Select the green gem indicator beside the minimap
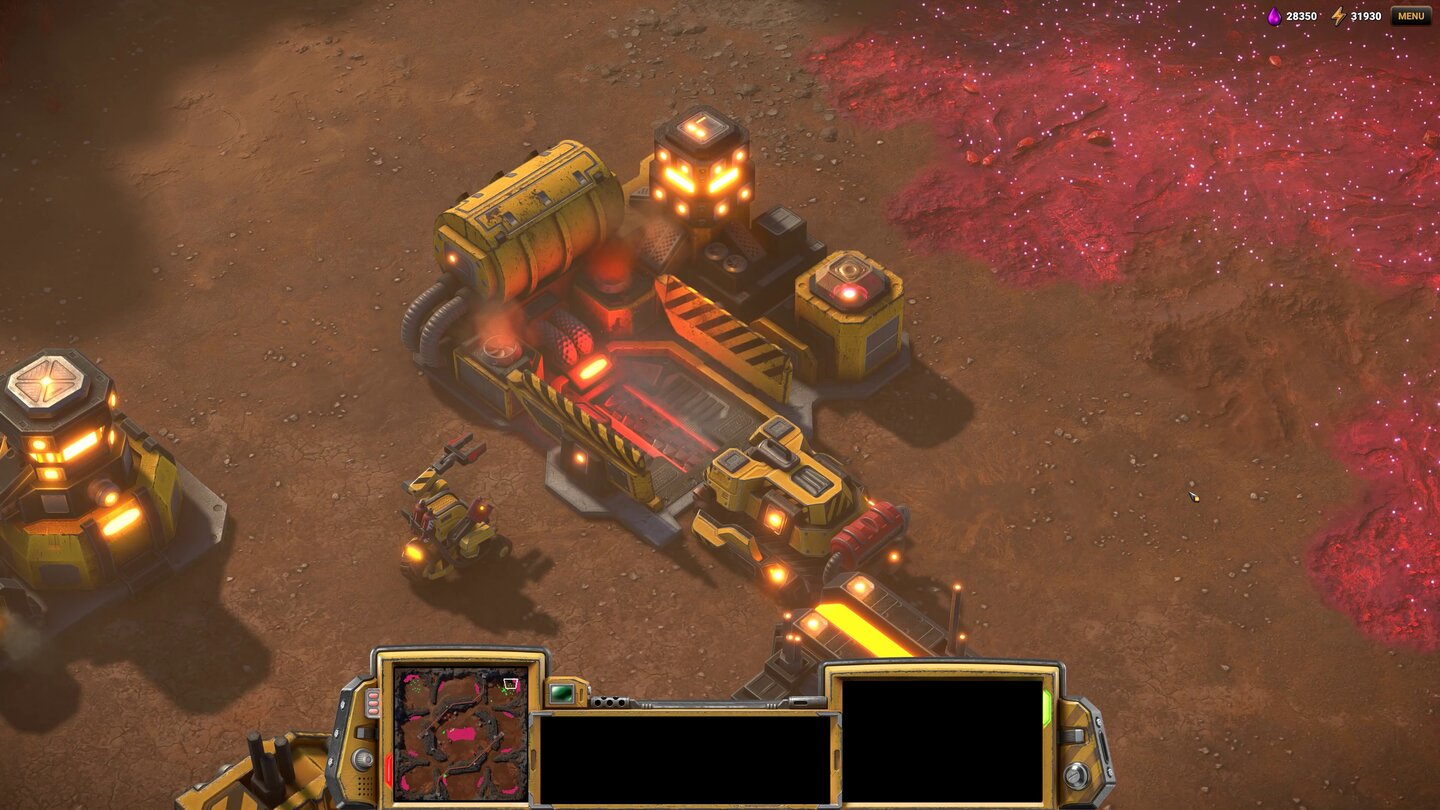Image resolution: width=1440 pixels, height=810 pixels. click(x=559, y=692)
